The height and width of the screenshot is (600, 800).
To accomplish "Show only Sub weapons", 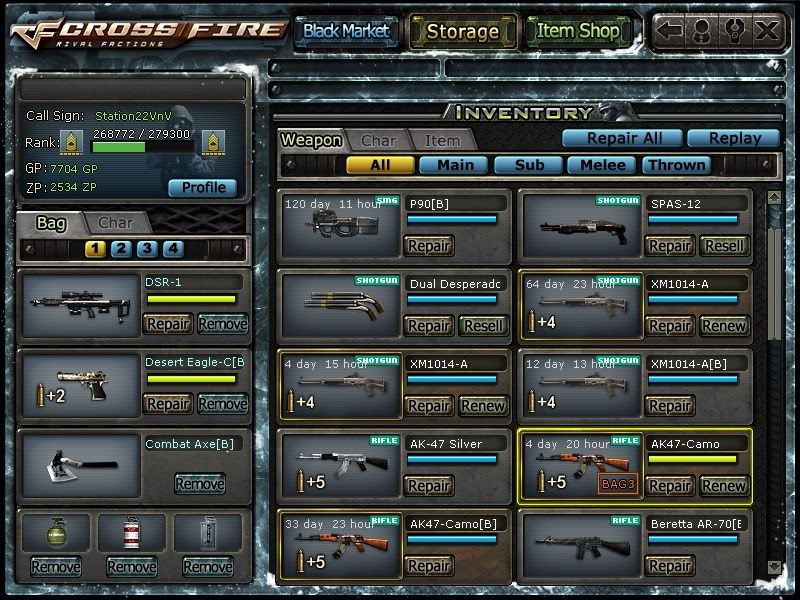I will pyautogui.click(x=527, y=165).
